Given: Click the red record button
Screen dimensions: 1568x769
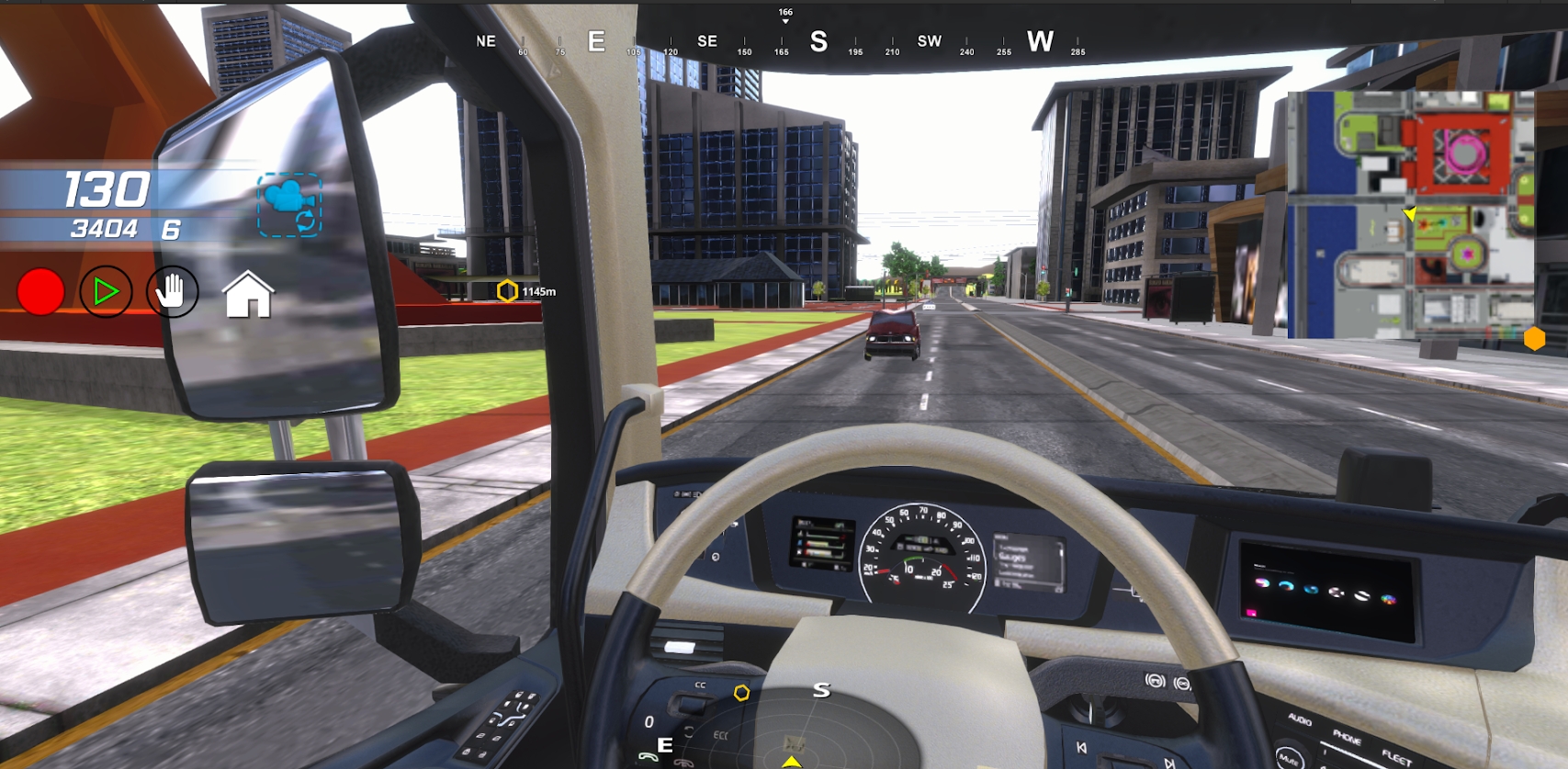Looking at the screenshot, I should coord(40,292).
